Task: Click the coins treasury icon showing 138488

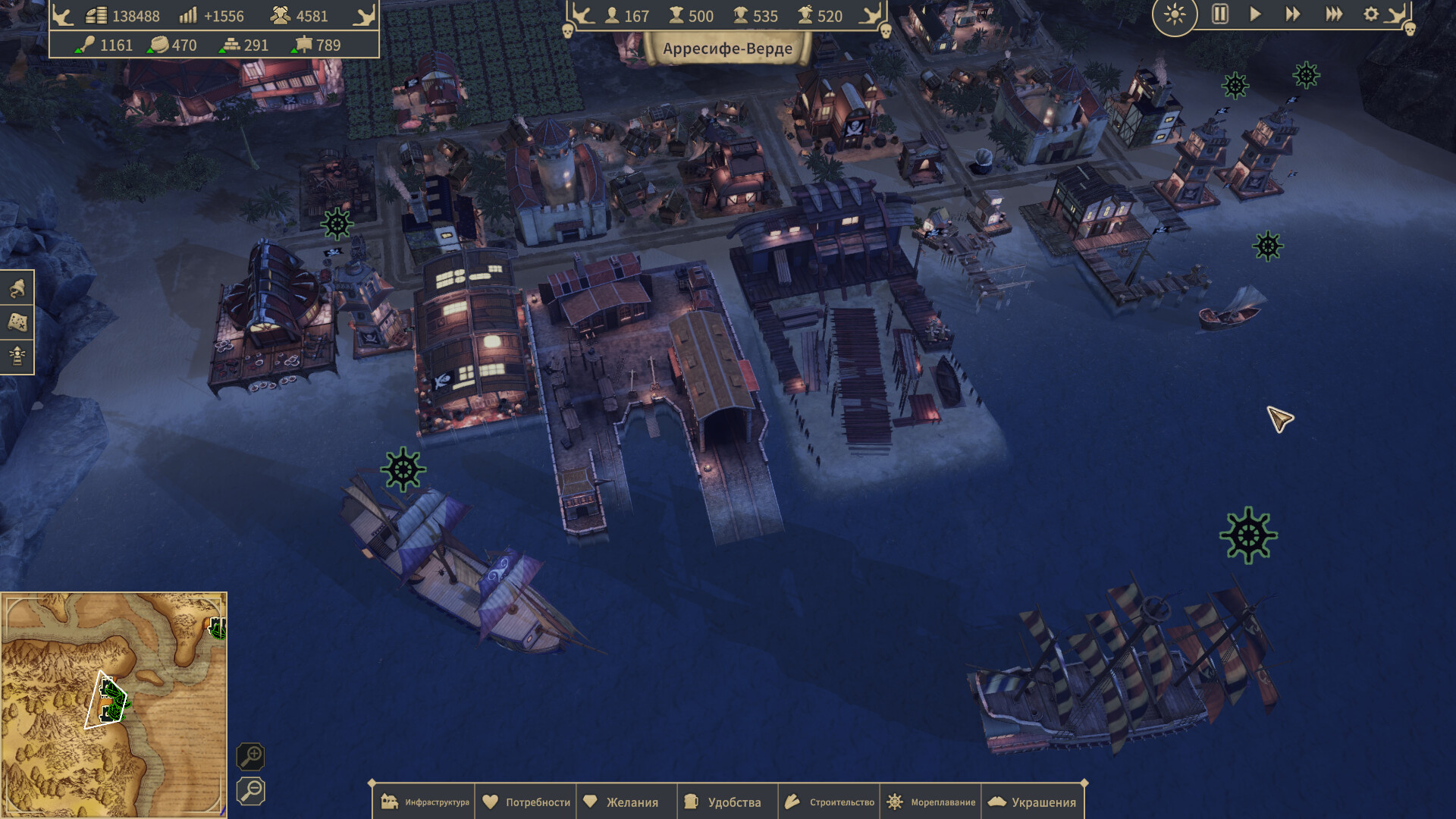Action: coord(96,16)
